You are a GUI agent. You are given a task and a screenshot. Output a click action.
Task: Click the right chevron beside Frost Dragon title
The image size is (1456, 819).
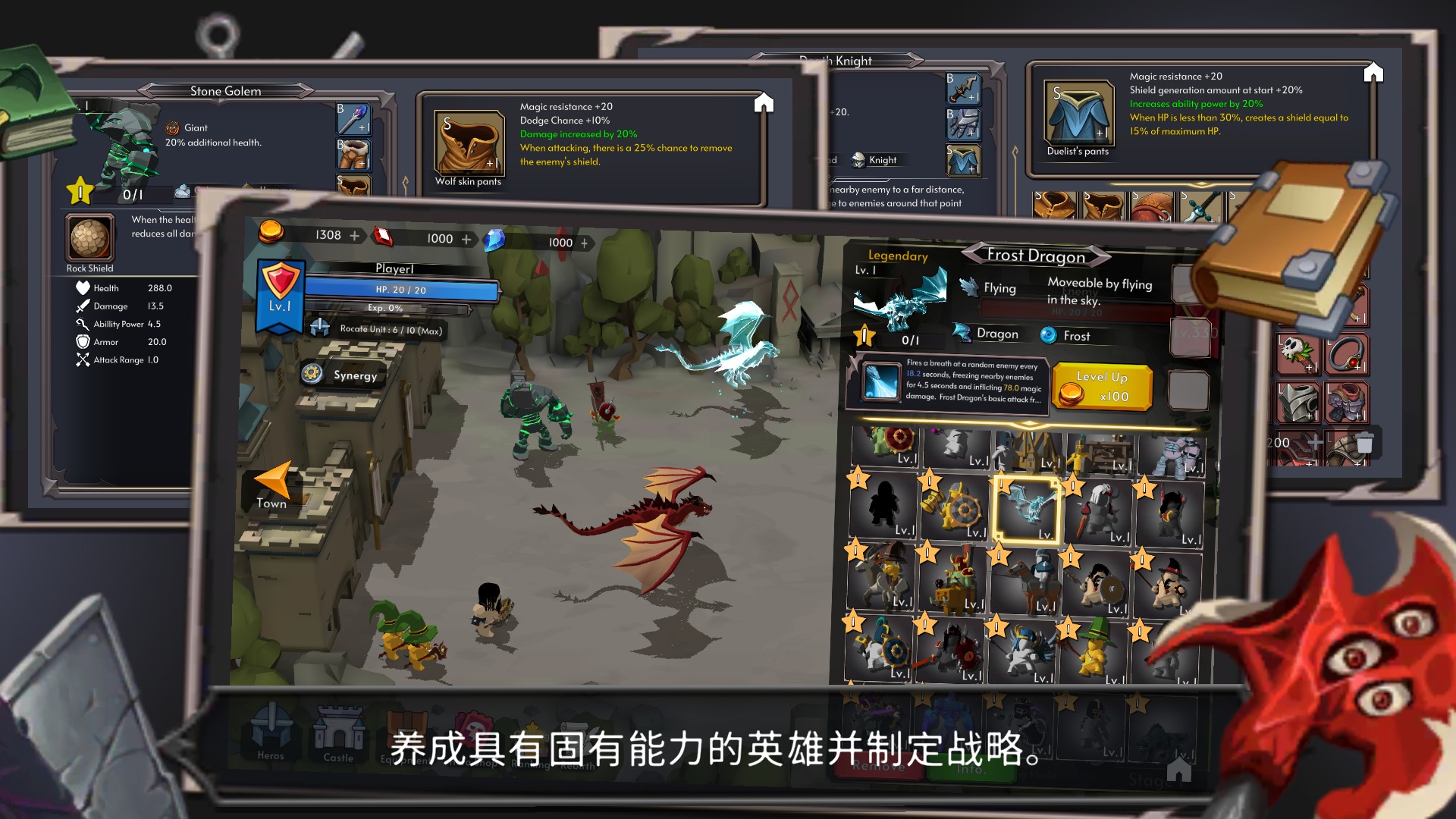coord(1098,256)
